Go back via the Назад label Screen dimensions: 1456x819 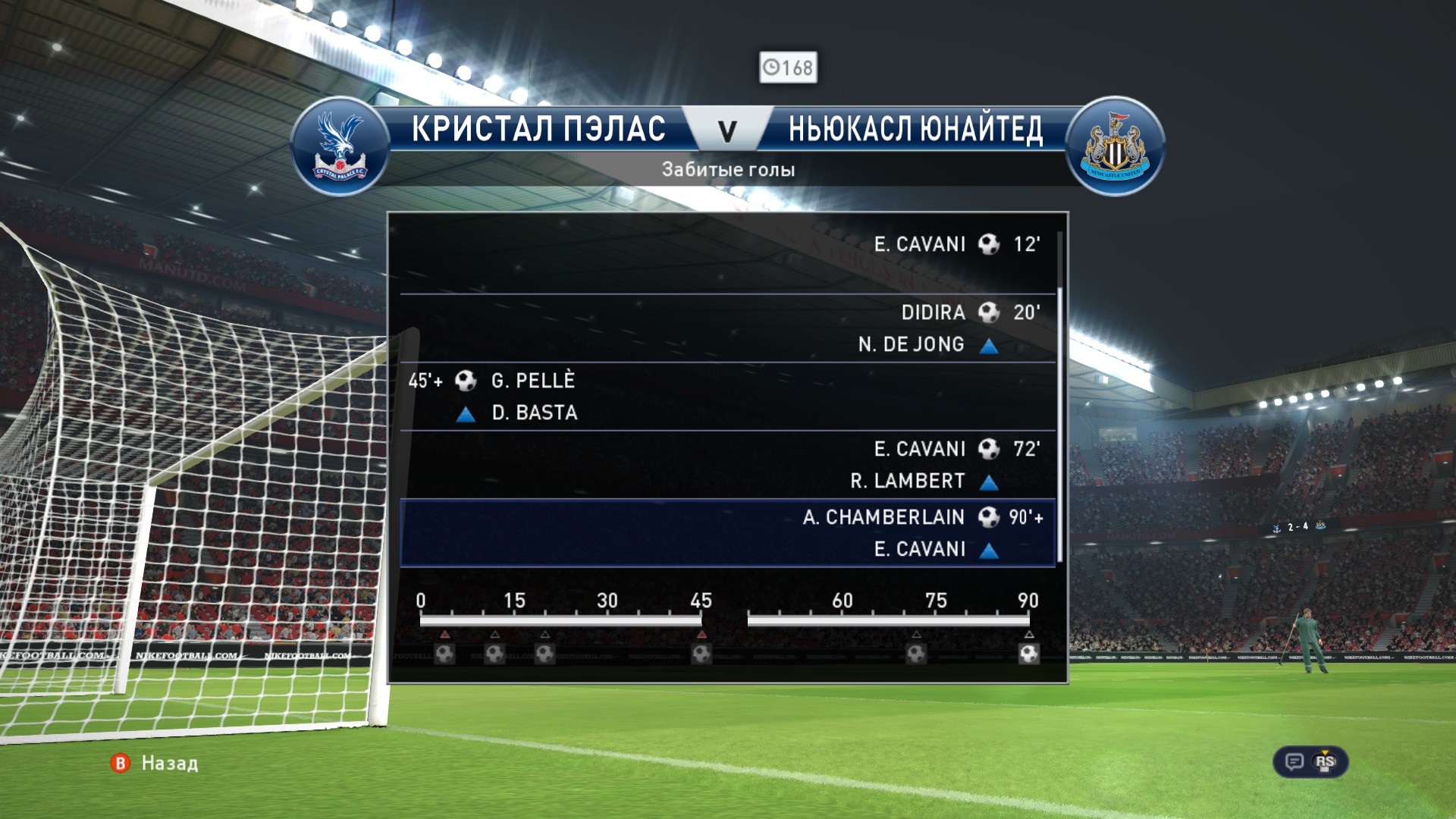tap(169, 763)
